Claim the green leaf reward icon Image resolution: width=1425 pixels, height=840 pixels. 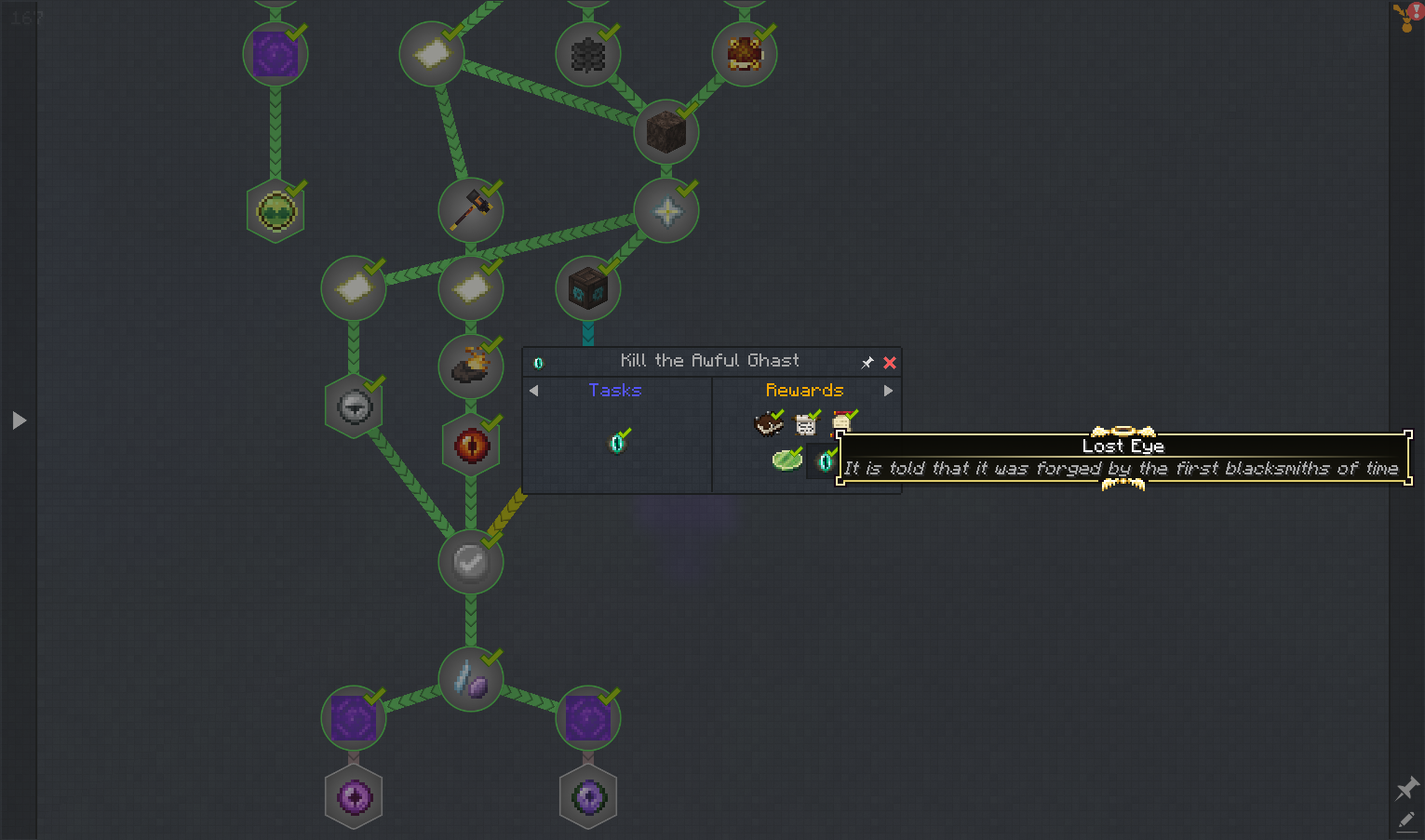(x=786, y=460)
